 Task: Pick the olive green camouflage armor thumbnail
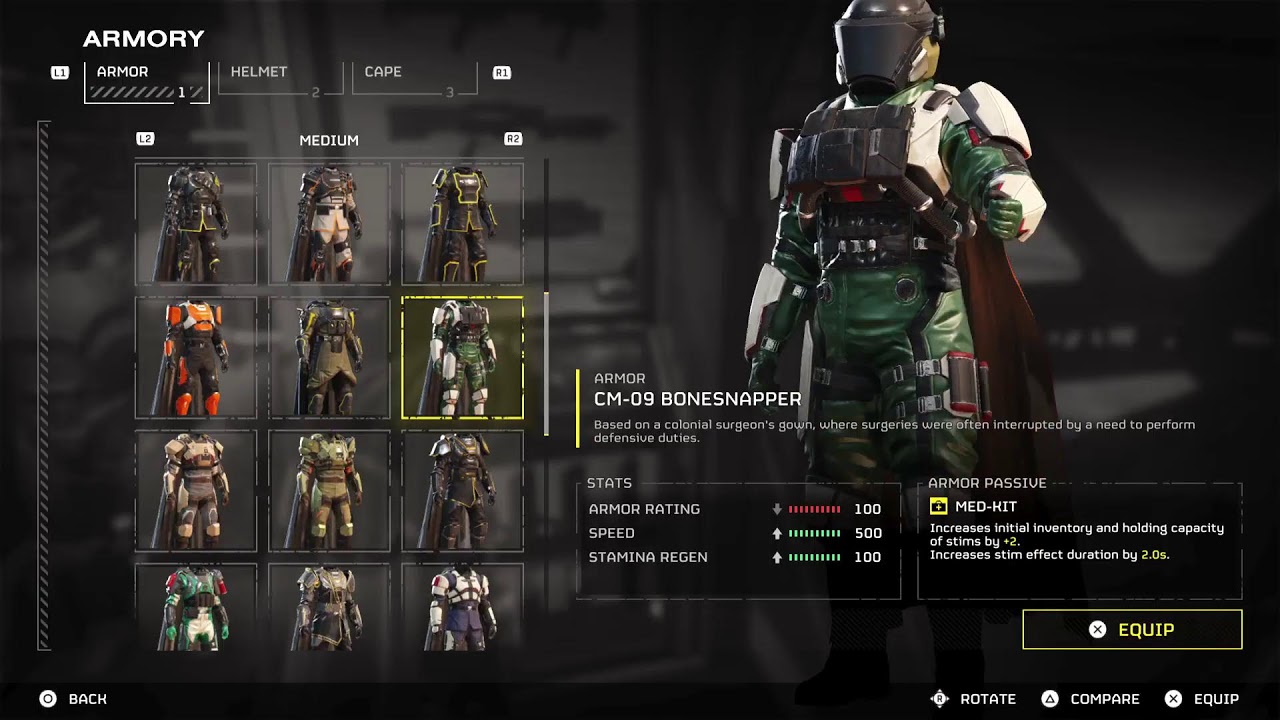(x=329, y=491)
